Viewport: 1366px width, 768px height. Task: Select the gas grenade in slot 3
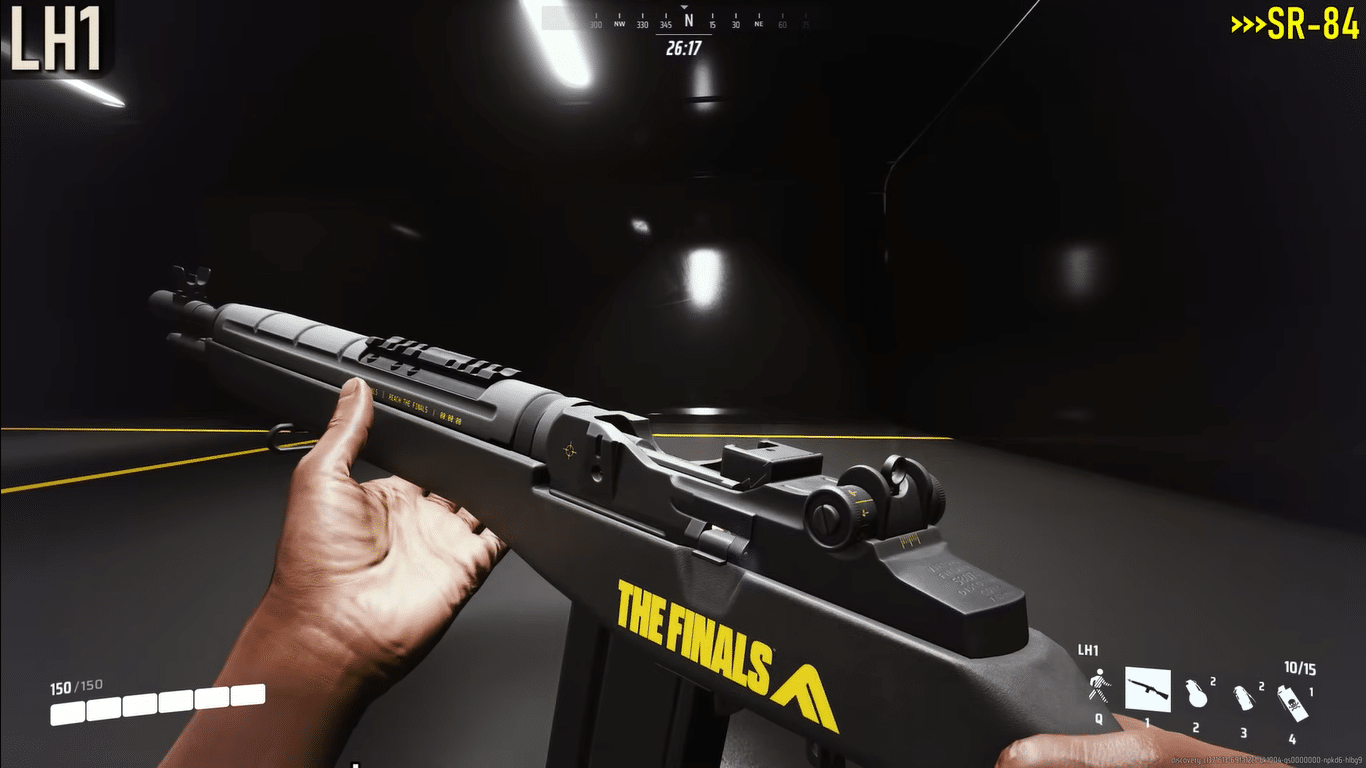(1245, 697)
